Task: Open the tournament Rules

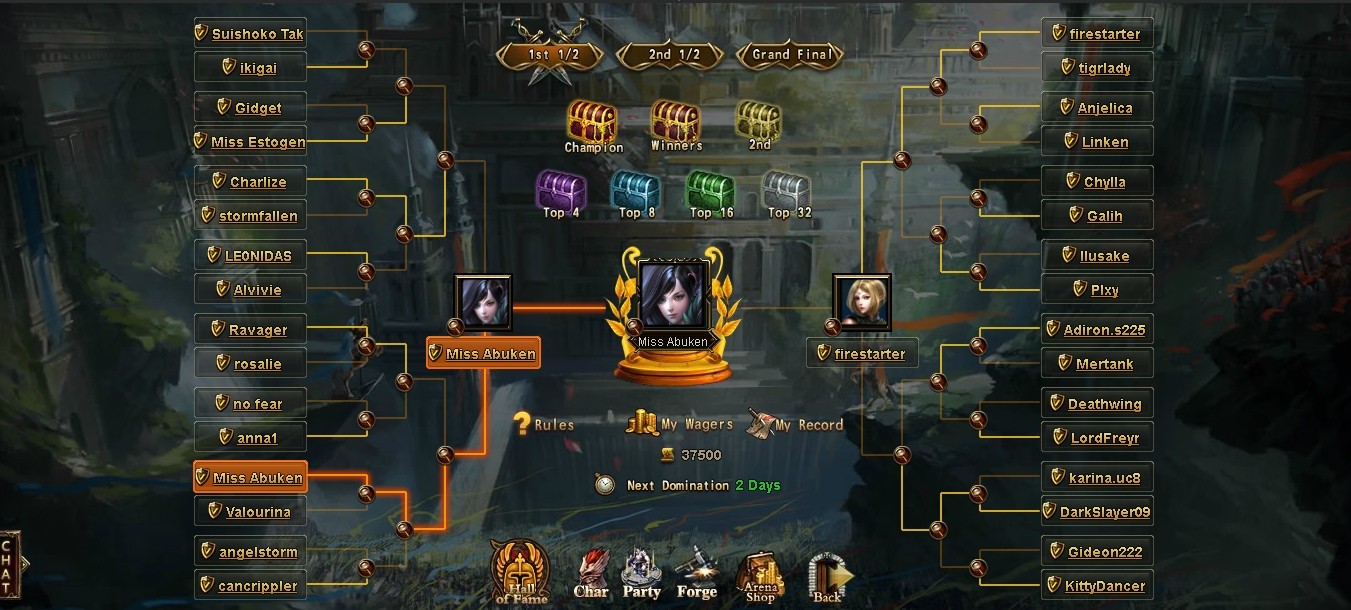Action: tap(544, 424)
